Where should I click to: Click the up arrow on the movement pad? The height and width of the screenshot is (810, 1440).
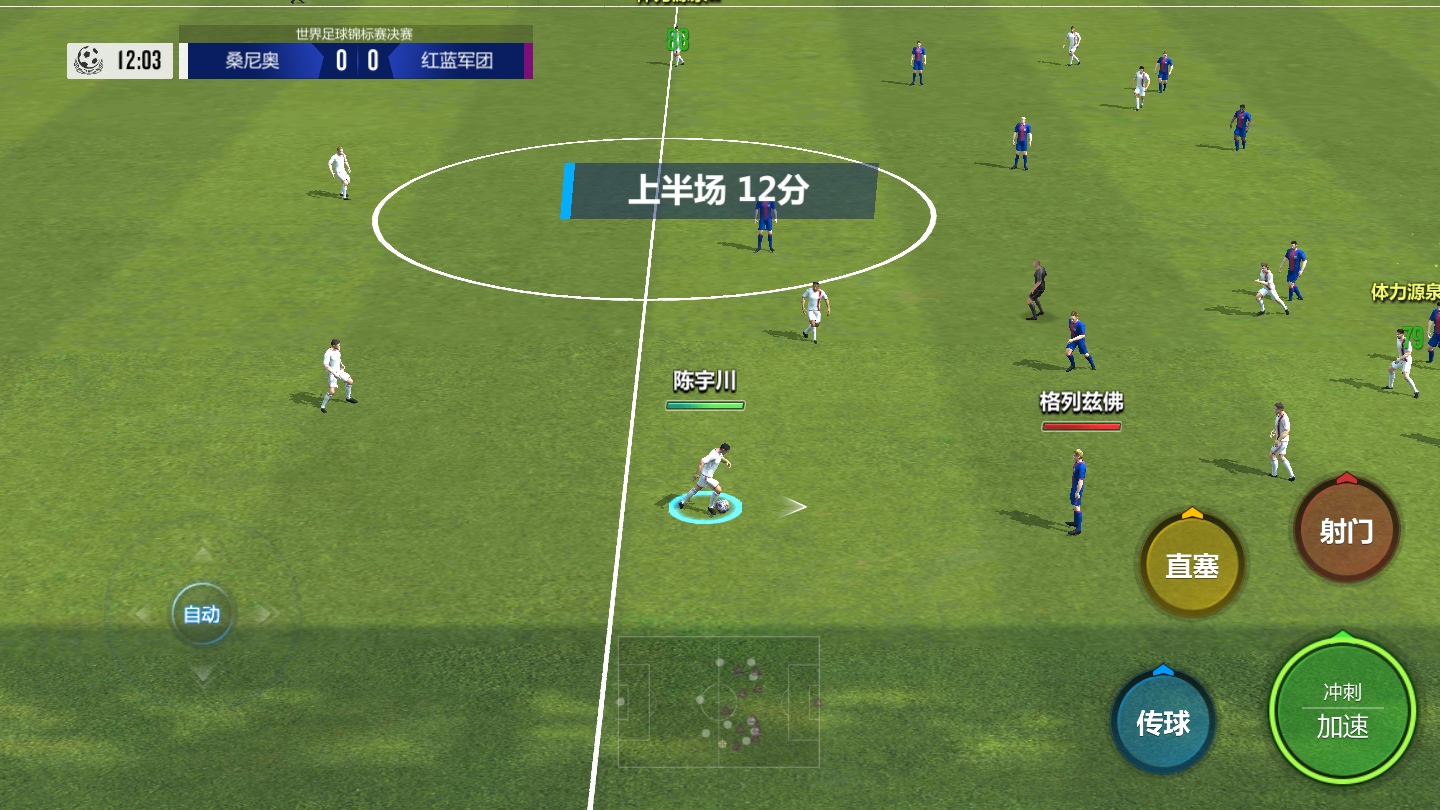coord(203,553)
